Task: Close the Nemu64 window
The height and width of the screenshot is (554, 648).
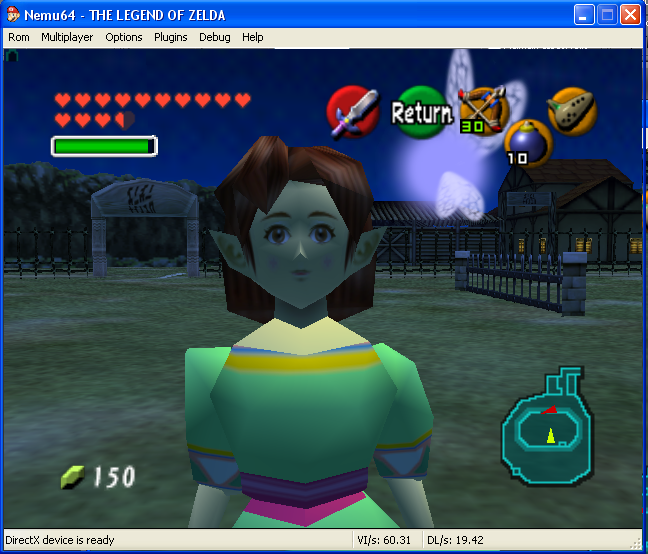Action: 630,15
